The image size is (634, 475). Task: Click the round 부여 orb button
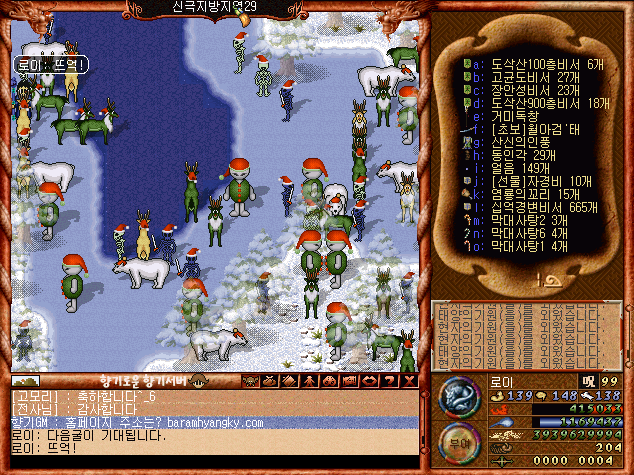pos(460,443)
